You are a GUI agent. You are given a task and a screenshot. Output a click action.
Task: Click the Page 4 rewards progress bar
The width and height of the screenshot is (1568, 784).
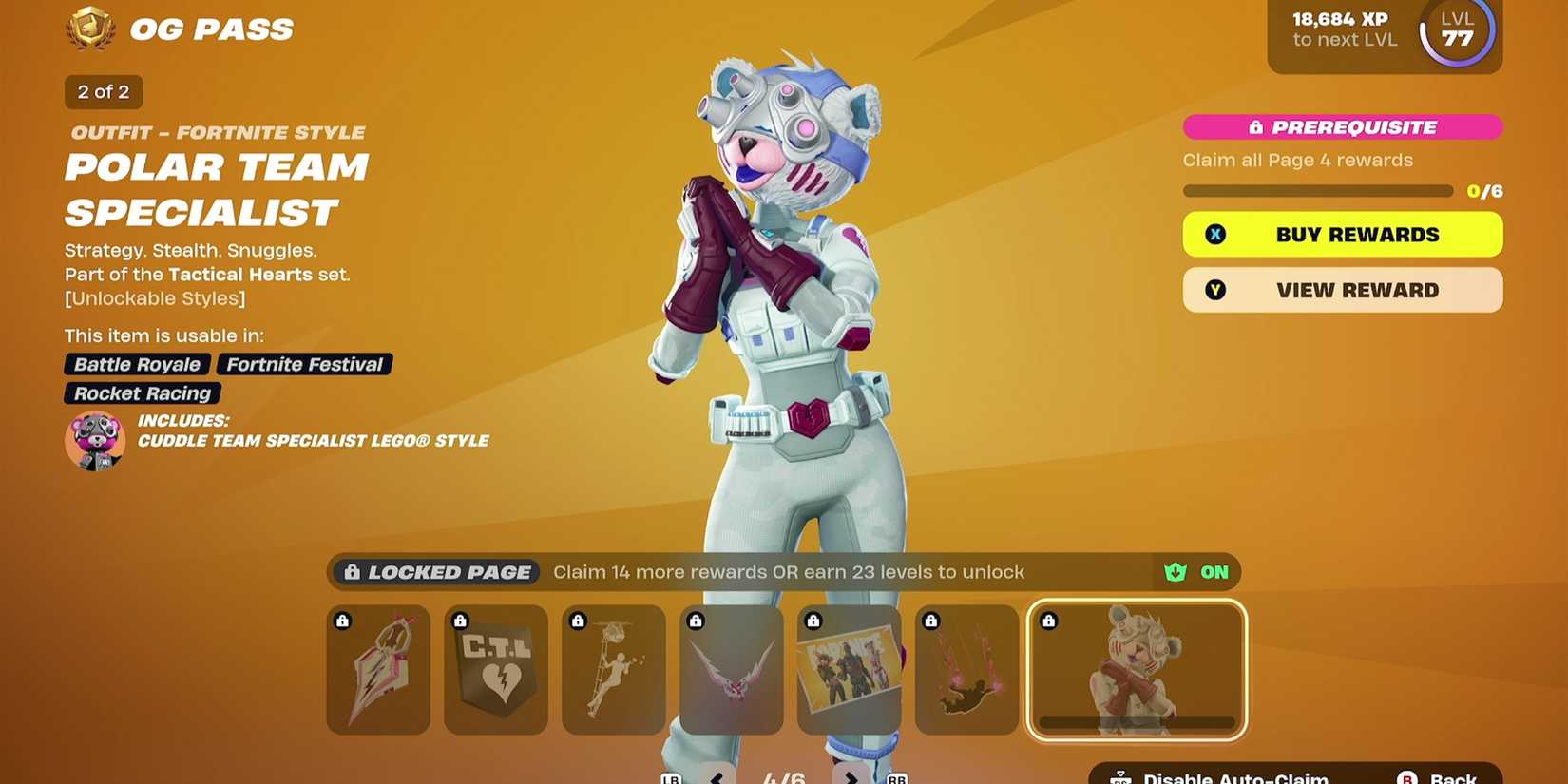pos(1317,190)
